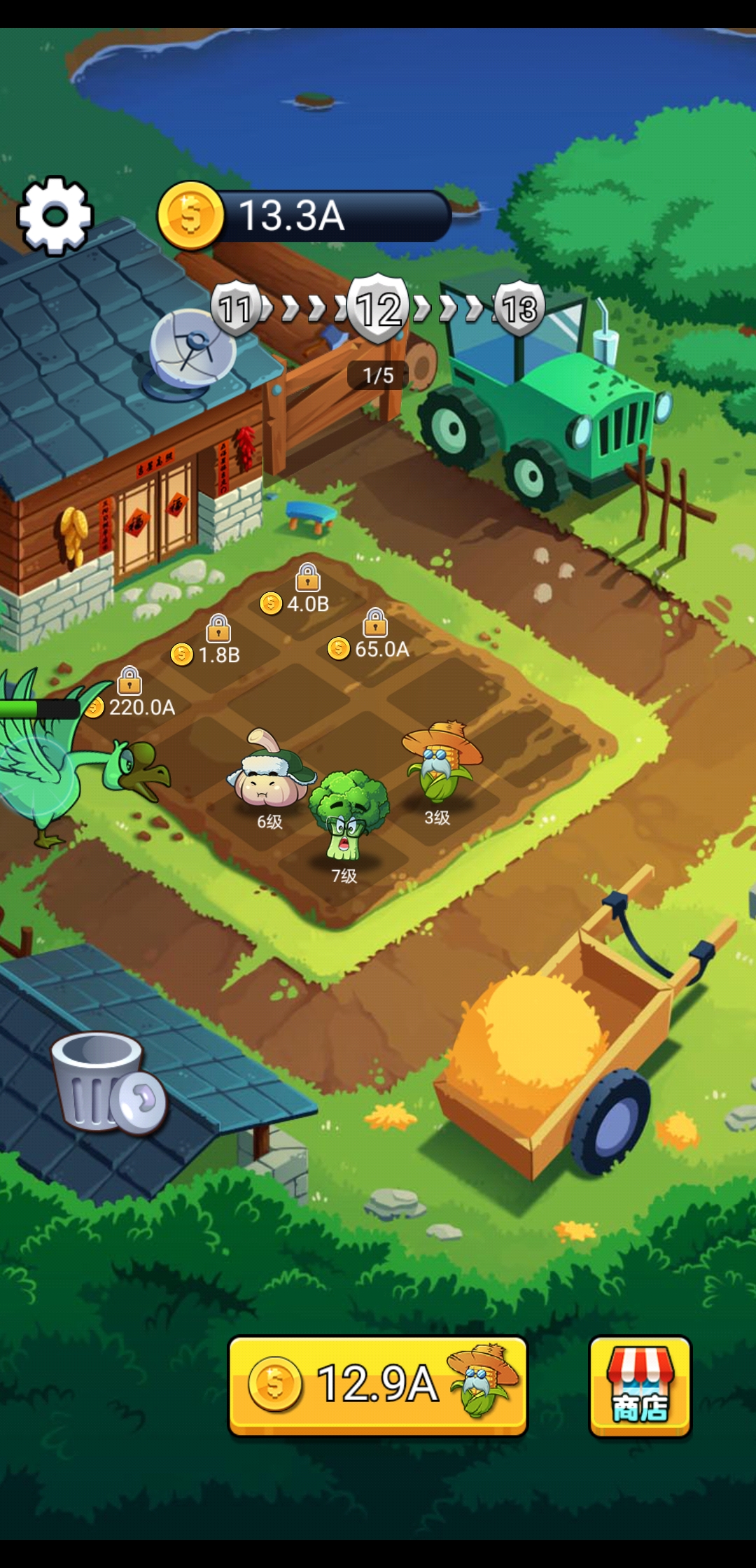
Task: Buy a corn plant for 12.9A
Action: [x=377, y=1385]
